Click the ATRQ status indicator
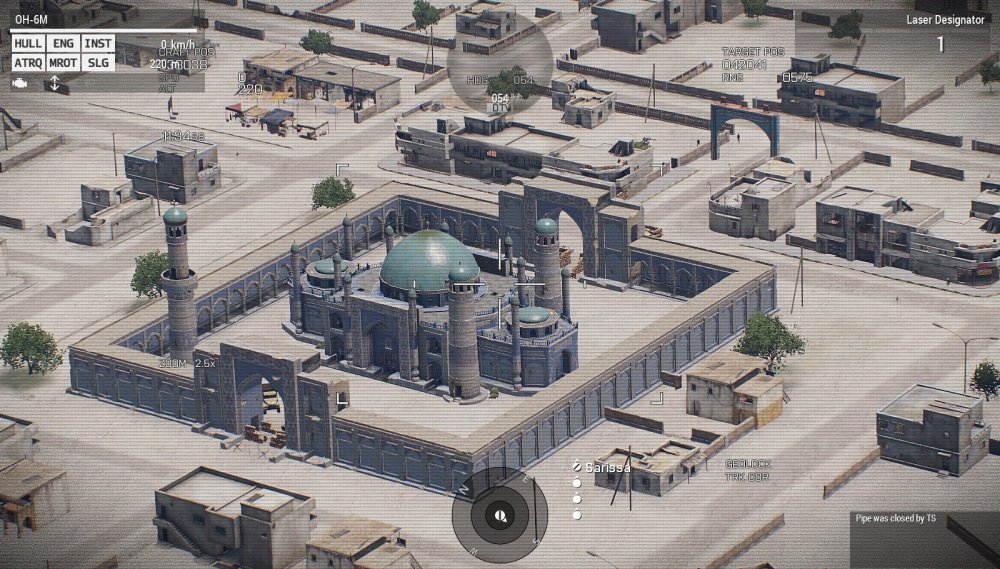Screen dimensions: 1000x569 pyautogui.click(x=28, y=63)
